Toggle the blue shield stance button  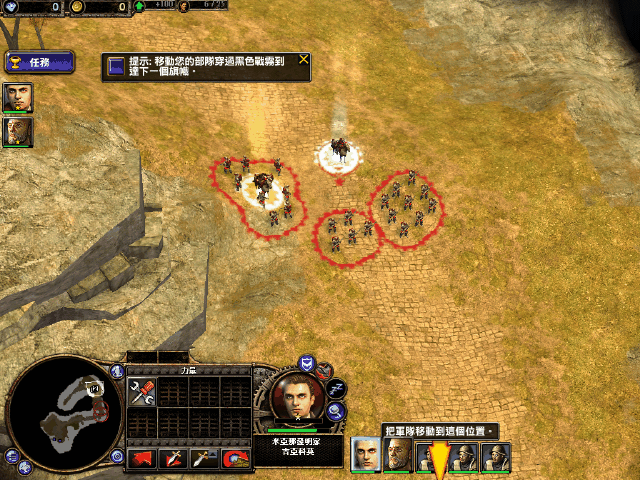(307, 363)
